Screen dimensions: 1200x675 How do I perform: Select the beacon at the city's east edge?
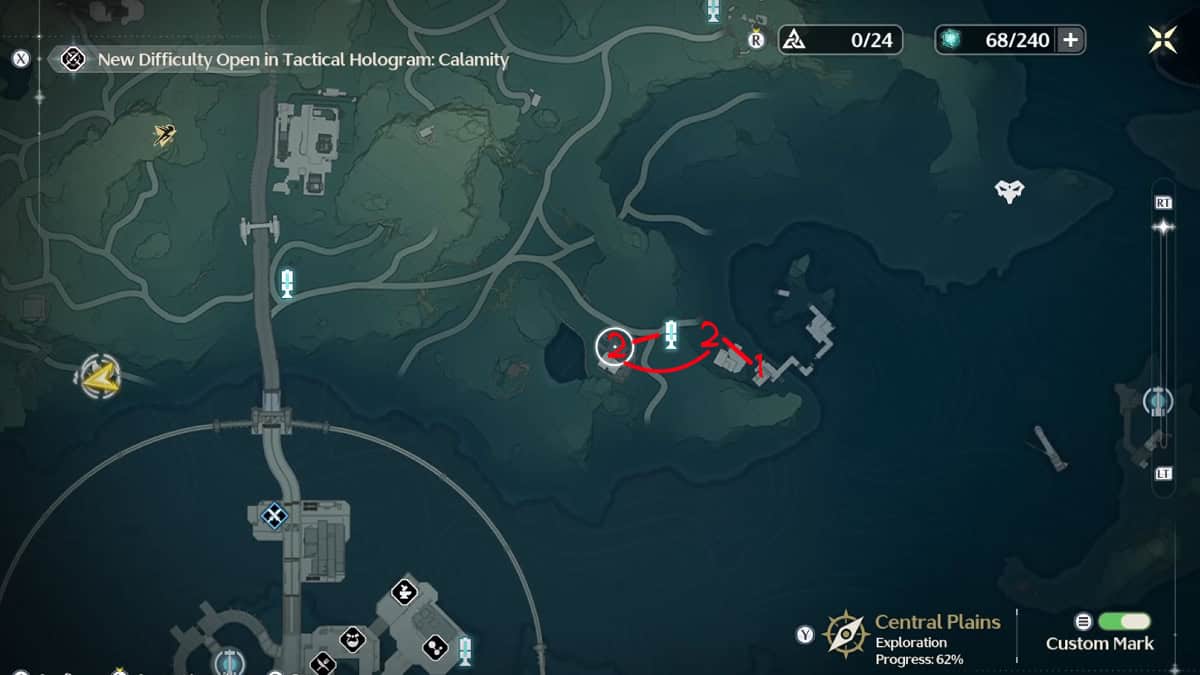(x=465, y=649)
